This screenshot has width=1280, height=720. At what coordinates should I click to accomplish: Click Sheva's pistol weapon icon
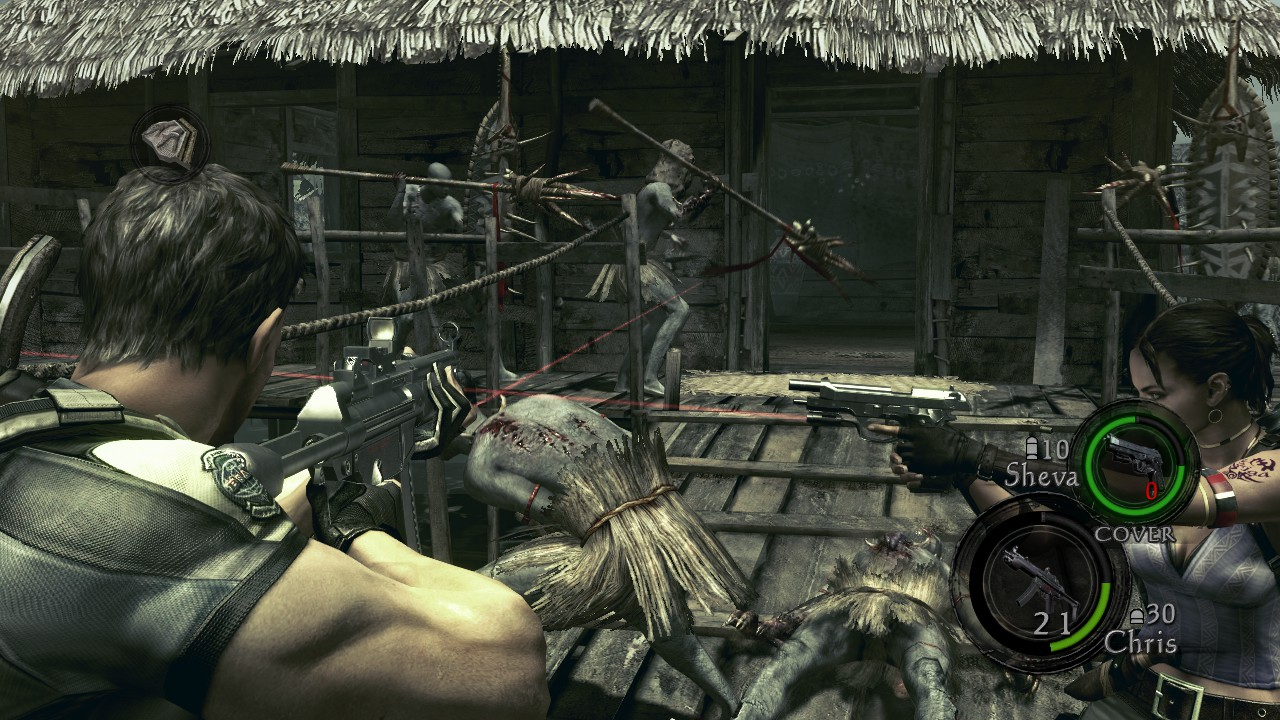[1139, 460]
